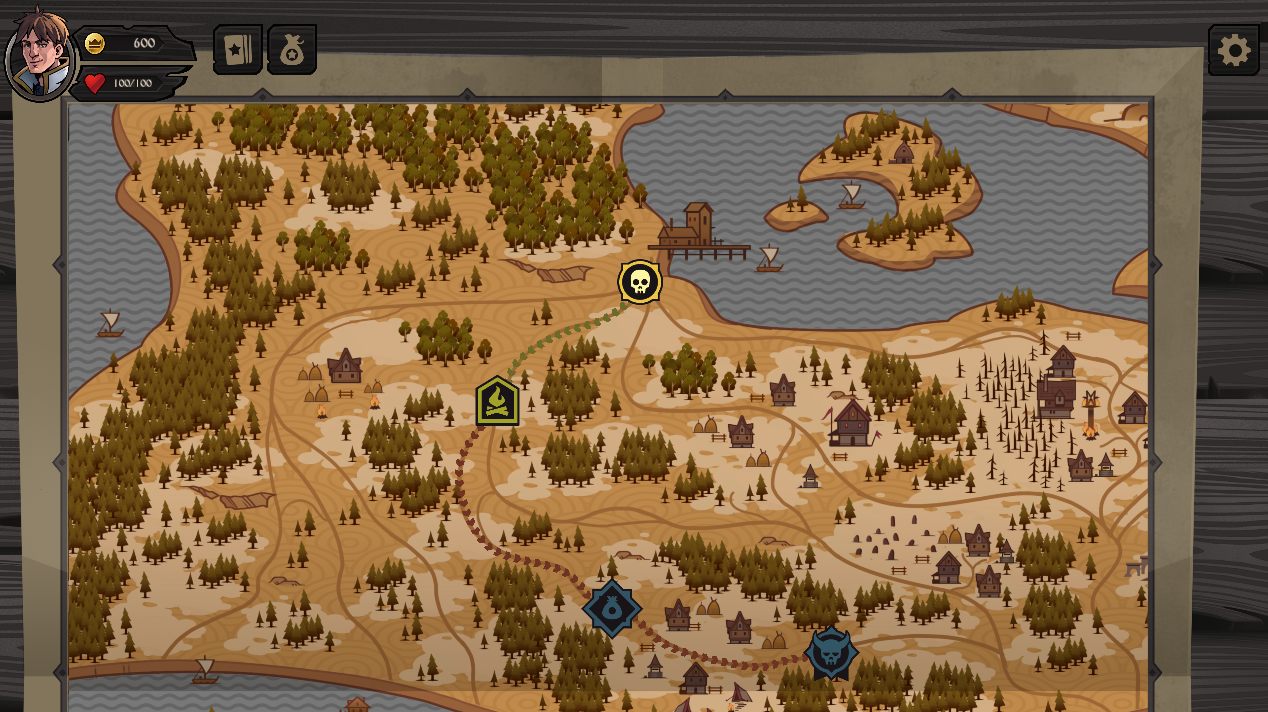Select the treasure bag map node
The width and height of the screenshot is (1268, 712).
(x=612, y=607)
